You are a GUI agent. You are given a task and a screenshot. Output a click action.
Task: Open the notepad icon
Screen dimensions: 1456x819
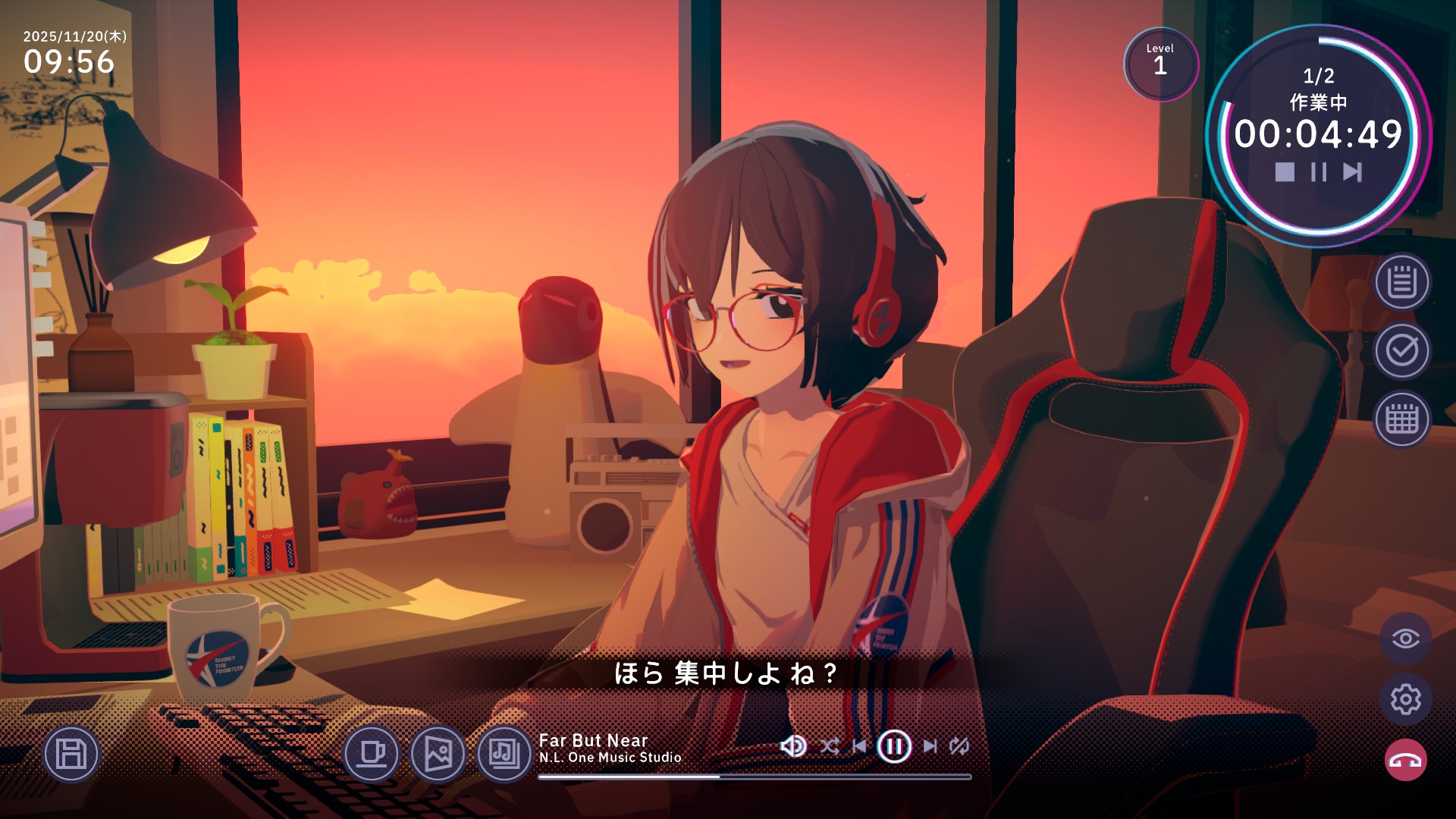[x=1402, y=282]
